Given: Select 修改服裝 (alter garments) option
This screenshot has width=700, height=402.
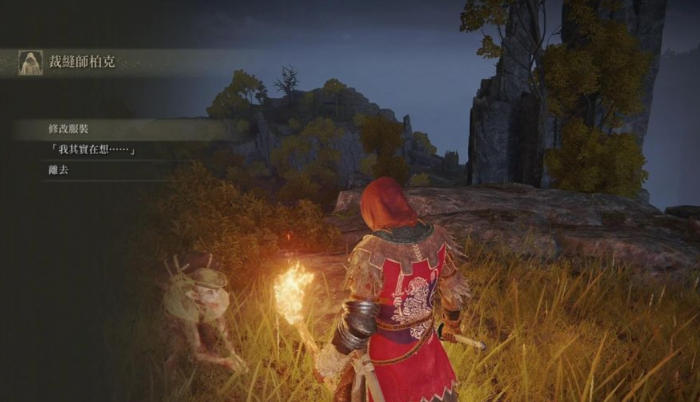Looking at the screenshot, I should pyautogui.click(x=69, y=129).
